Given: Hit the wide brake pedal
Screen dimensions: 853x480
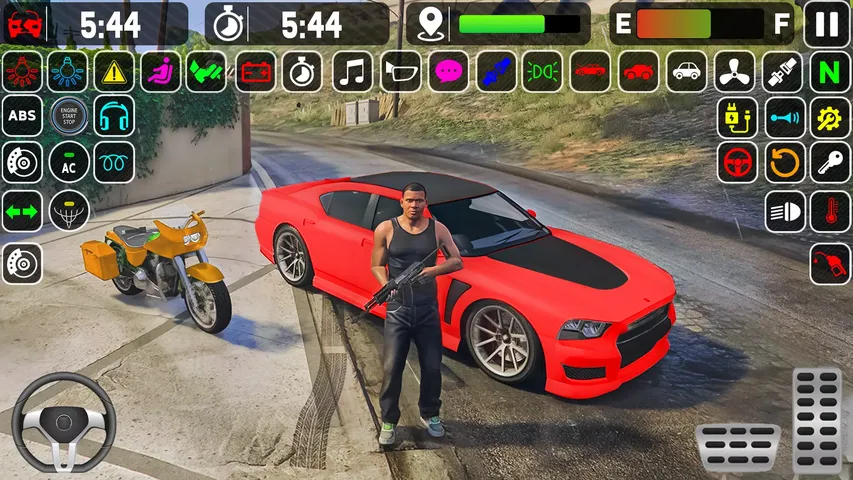Looking at the screenshot, I should [x=738, y=447].
